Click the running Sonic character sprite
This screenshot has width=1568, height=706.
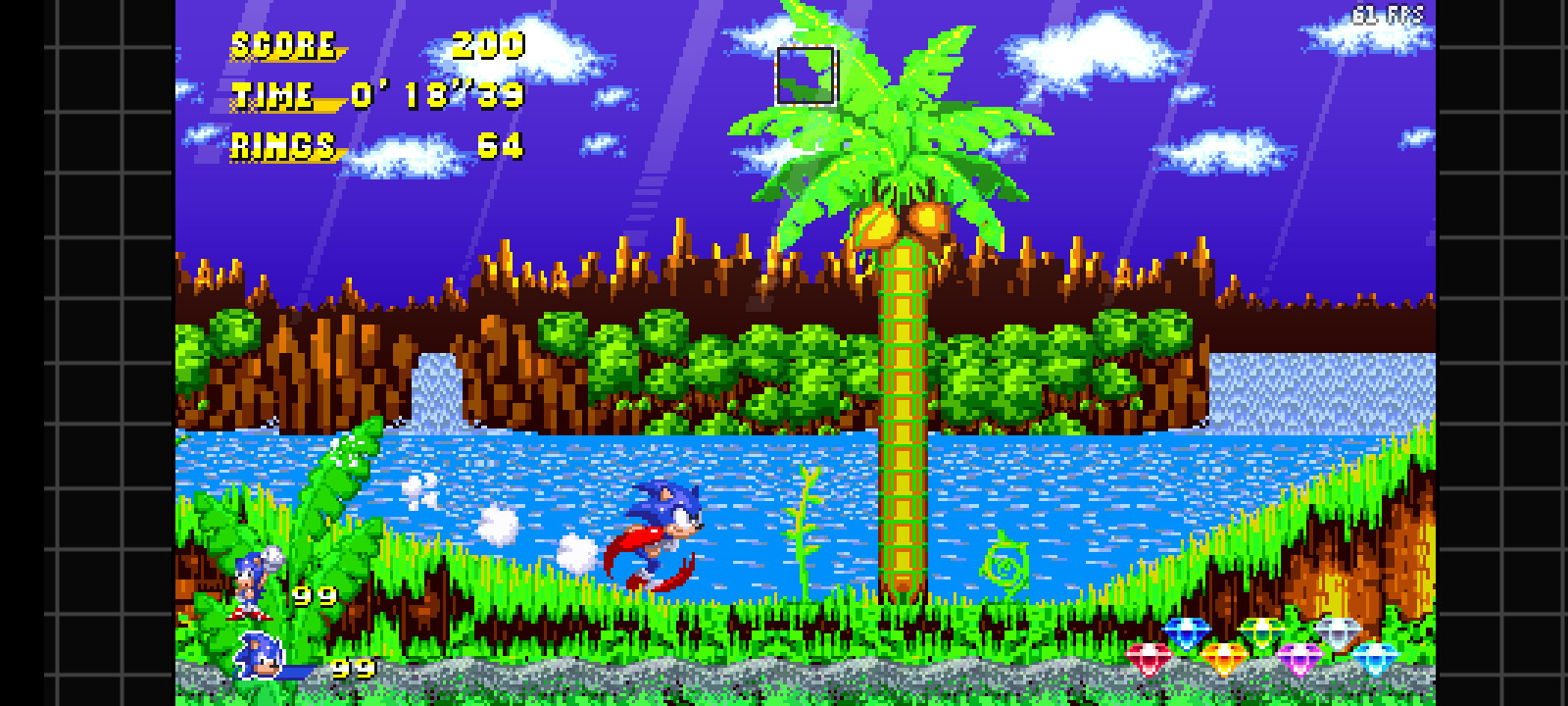point(664,529)
